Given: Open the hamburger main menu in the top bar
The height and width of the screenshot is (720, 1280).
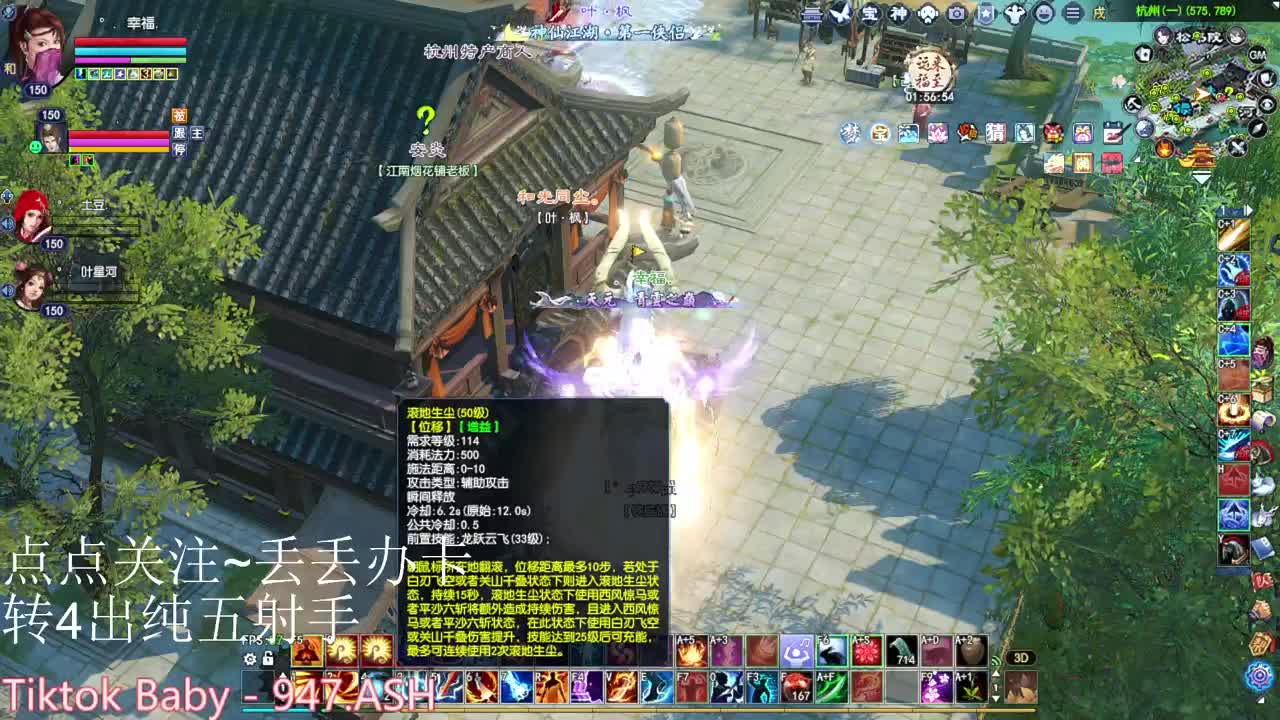Looking at the screenshot, I should click(1072, 14).
